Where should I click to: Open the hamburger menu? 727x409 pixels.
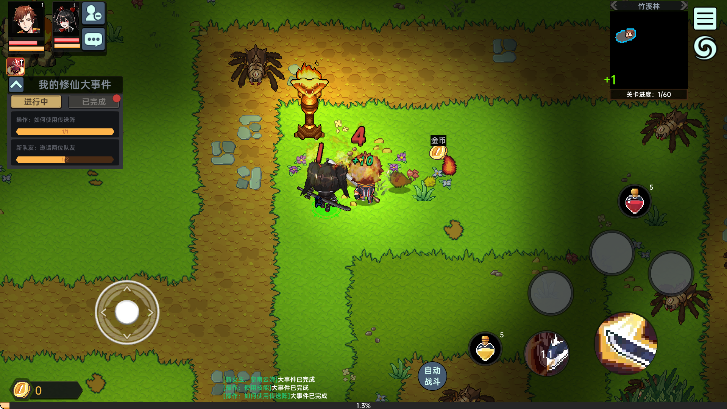click(705, 19)
